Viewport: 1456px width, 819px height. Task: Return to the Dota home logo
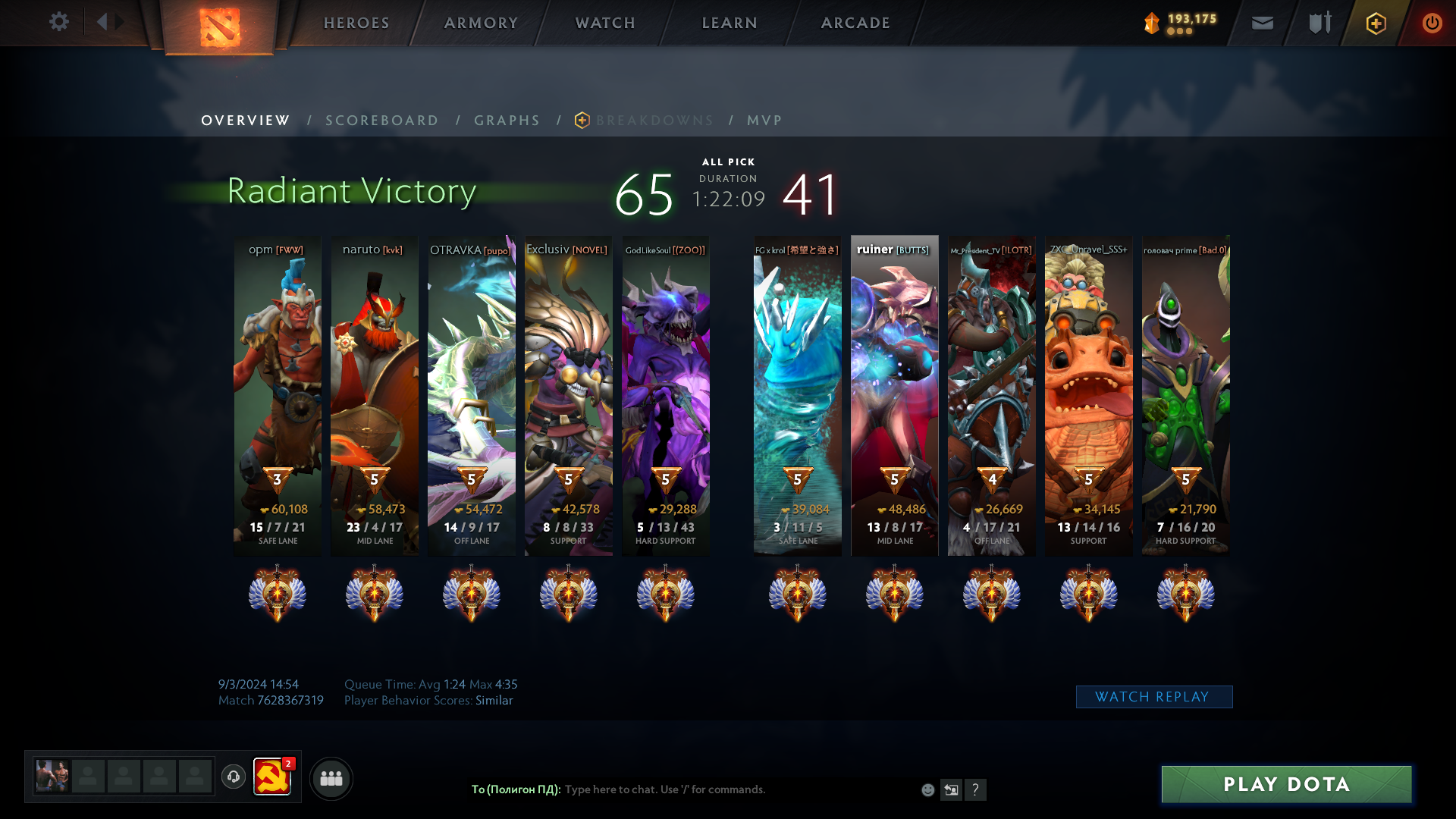[219, 27]
